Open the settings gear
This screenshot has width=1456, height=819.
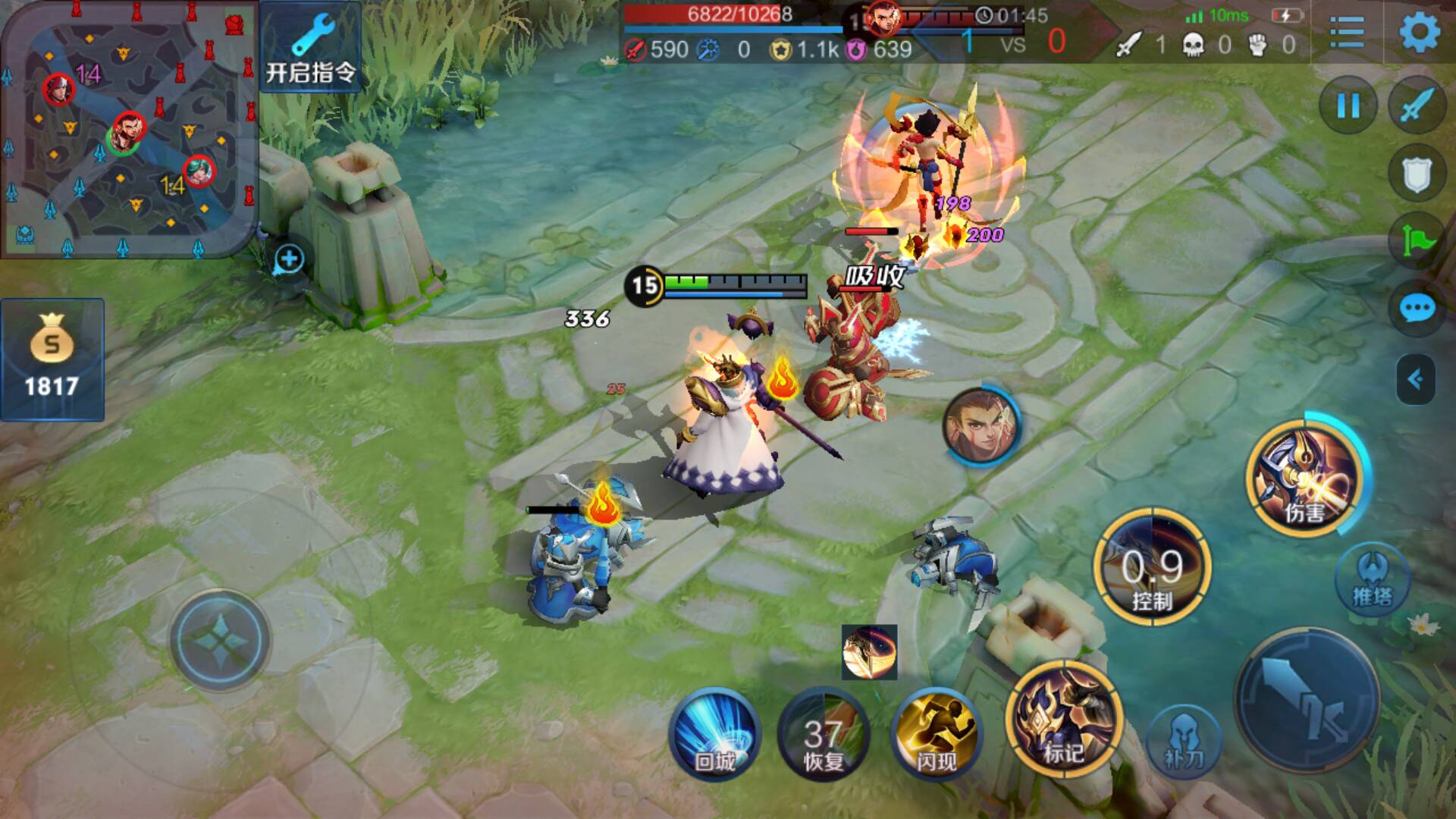[1419, 32]
